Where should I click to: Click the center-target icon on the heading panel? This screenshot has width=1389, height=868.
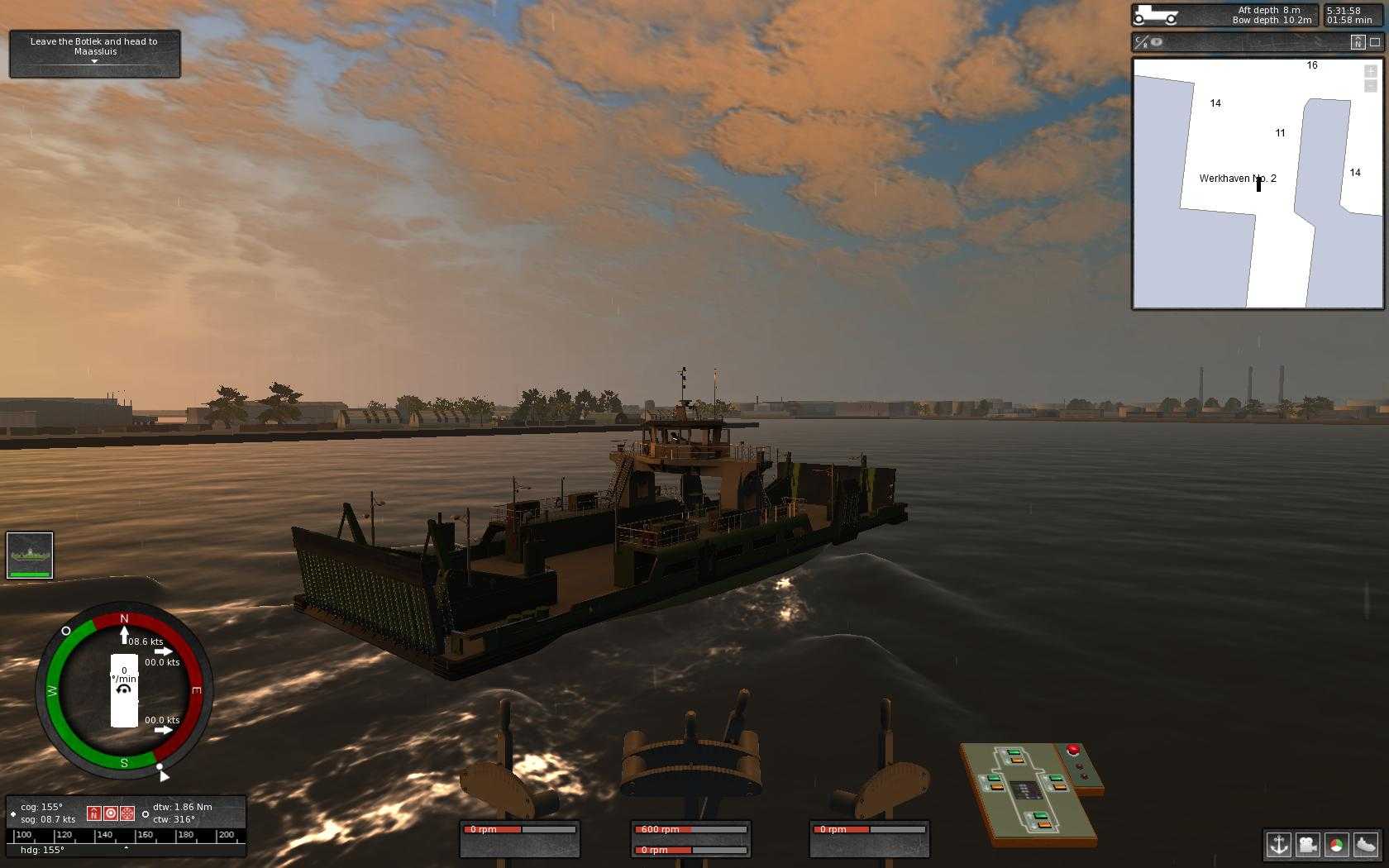pos(112,813)
